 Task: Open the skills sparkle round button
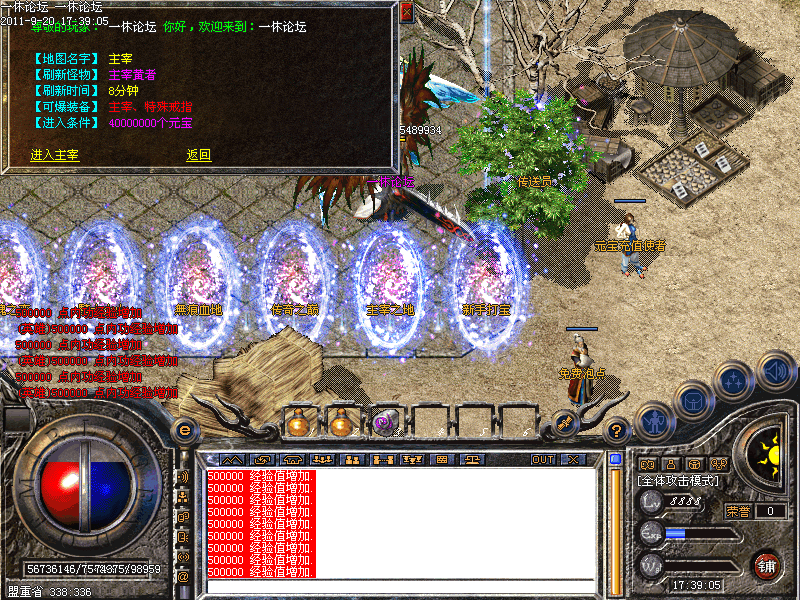pos(734,381)
